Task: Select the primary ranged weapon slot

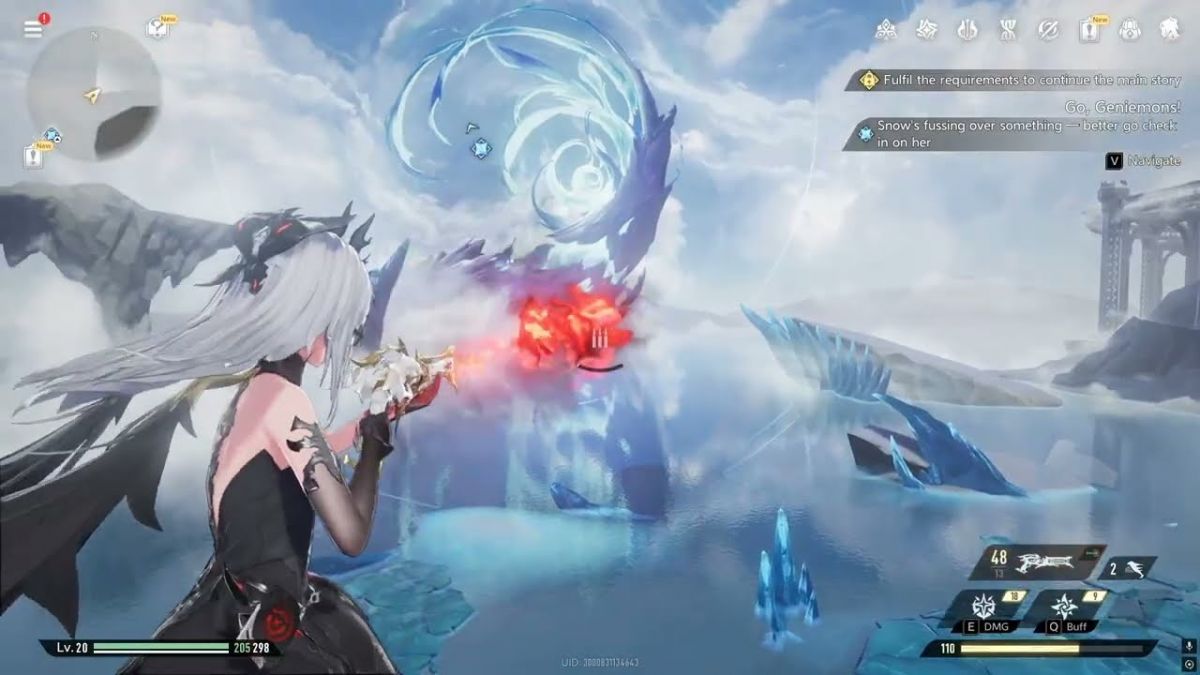Action: (x=1040, y=562)
